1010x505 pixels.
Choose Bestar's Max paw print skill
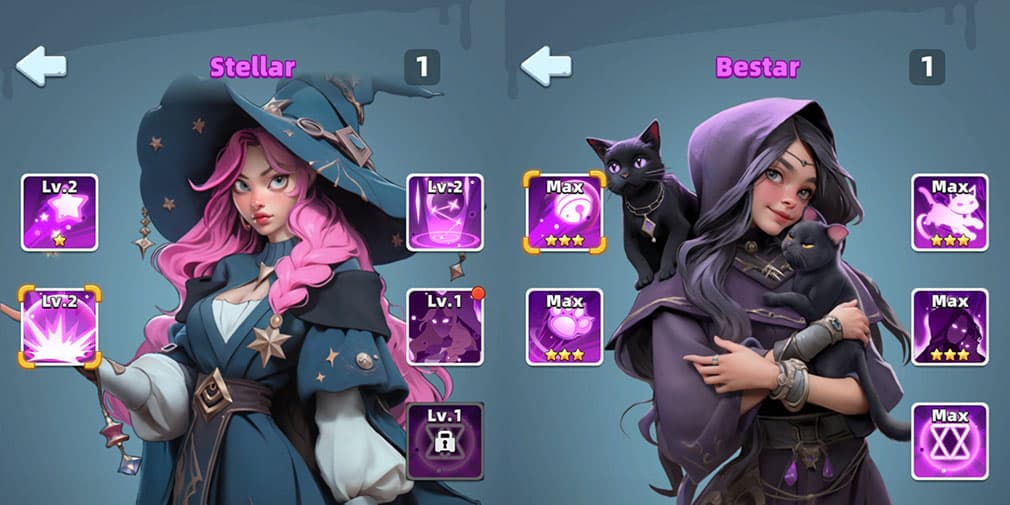564,326
